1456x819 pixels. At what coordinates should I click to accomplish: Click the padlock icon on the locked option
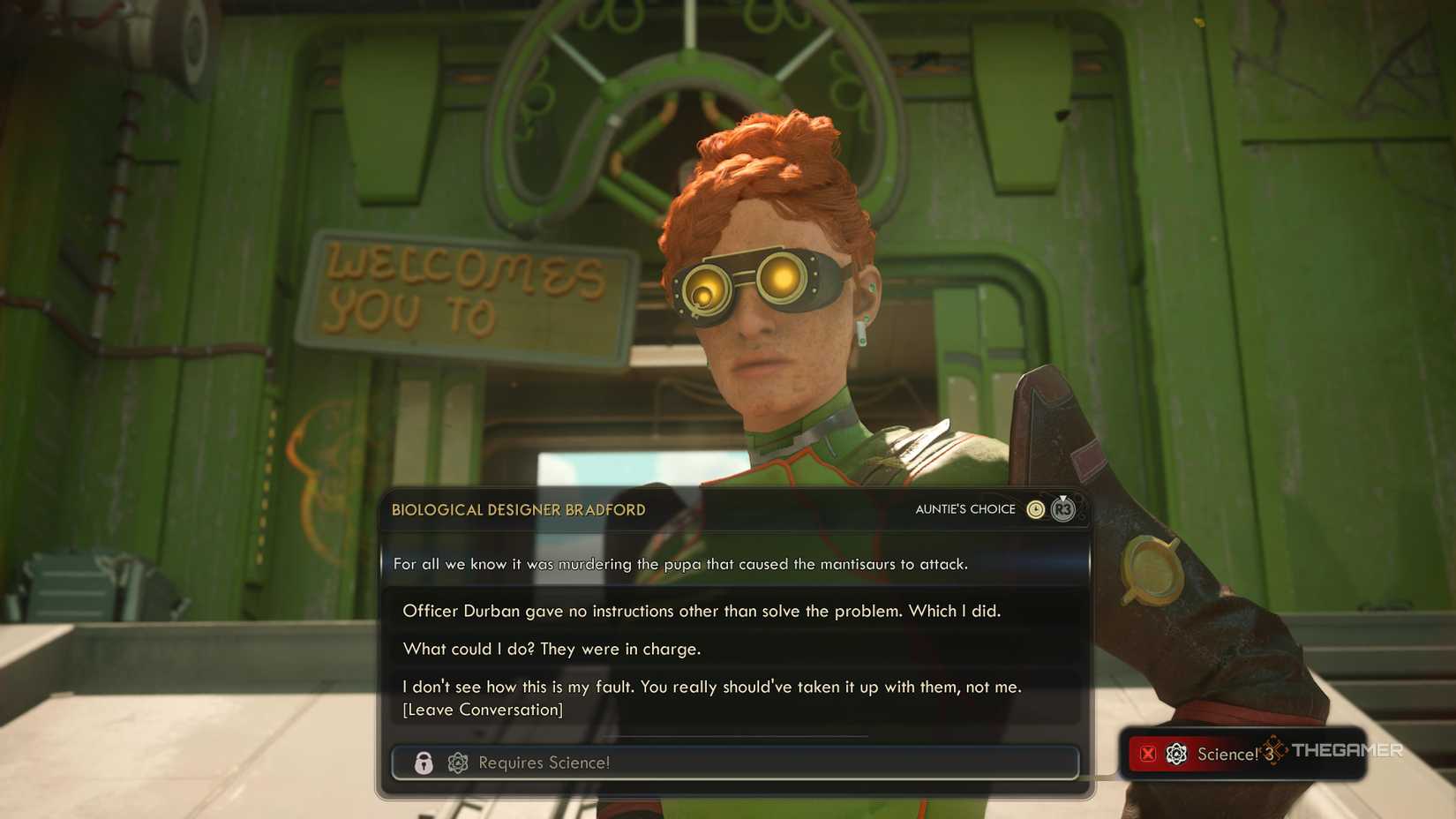424,763
